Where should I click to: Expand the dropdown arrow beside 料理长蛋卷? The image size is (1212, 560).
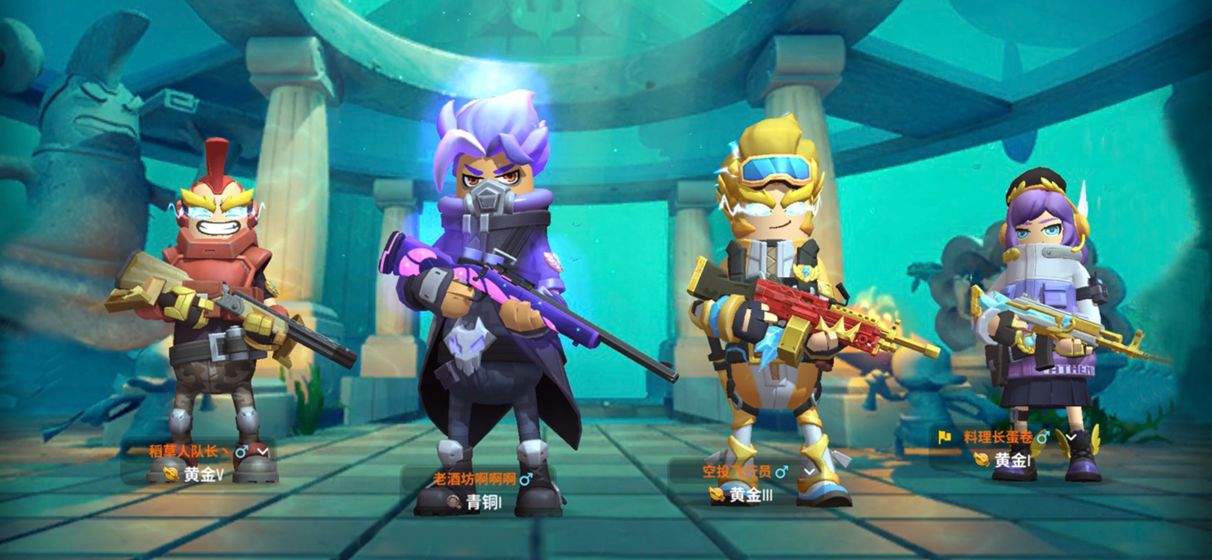[1071, 438]
